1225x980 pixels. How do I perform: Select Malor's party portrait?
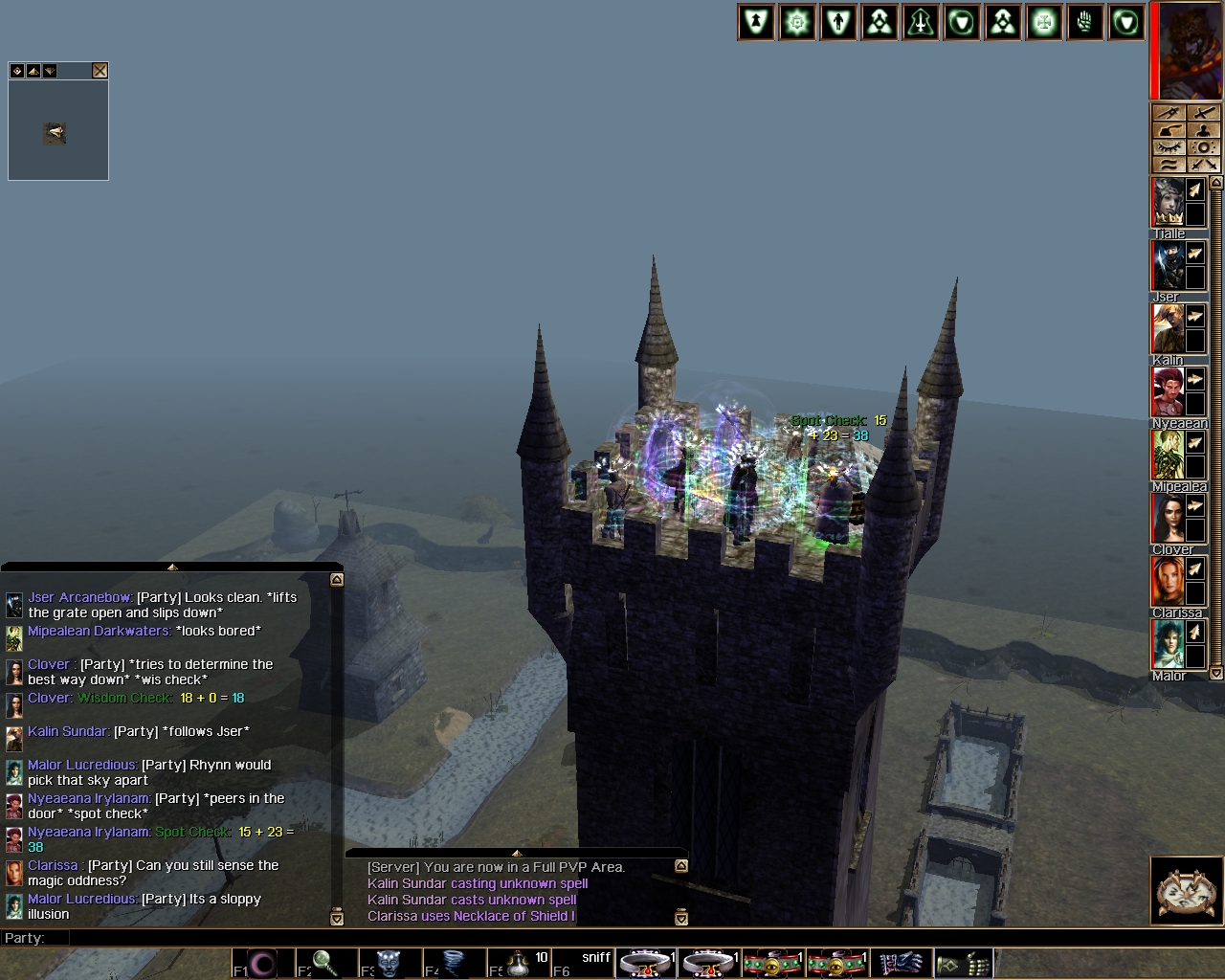[x=1168, y=644]
